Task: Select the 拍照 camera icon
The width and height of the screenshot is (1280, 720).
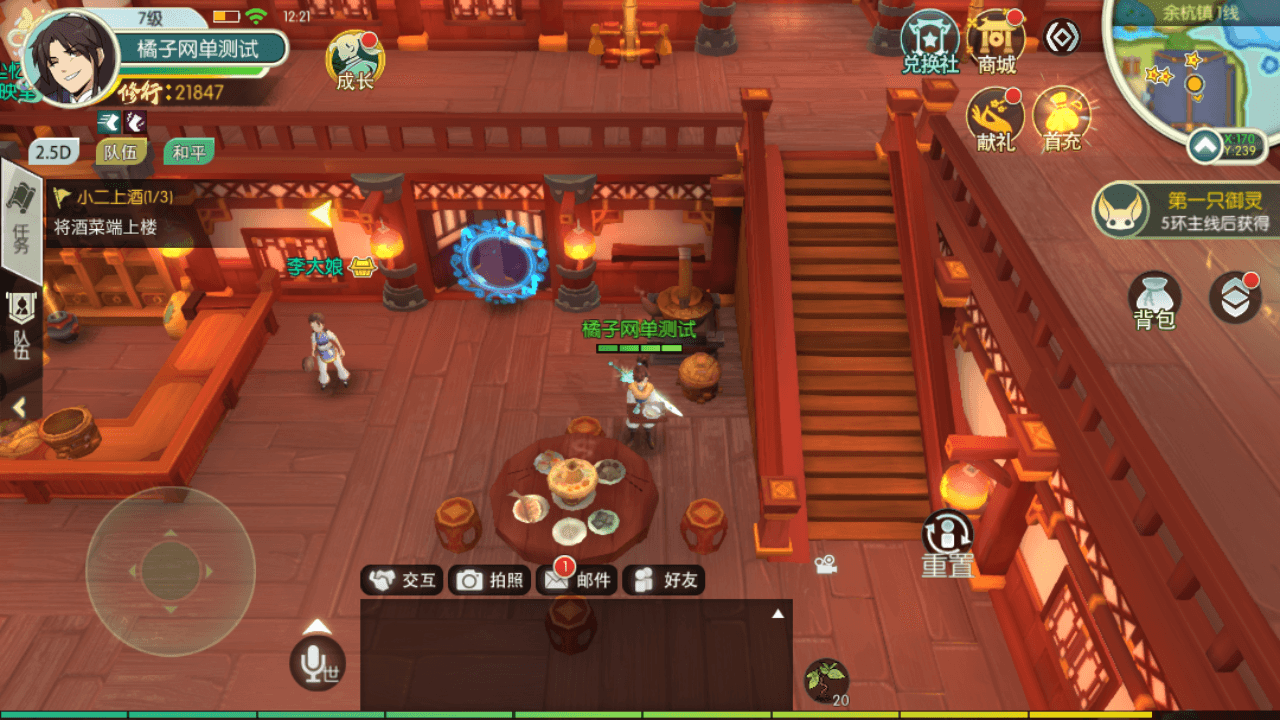Action: click(x=491, y=578)
